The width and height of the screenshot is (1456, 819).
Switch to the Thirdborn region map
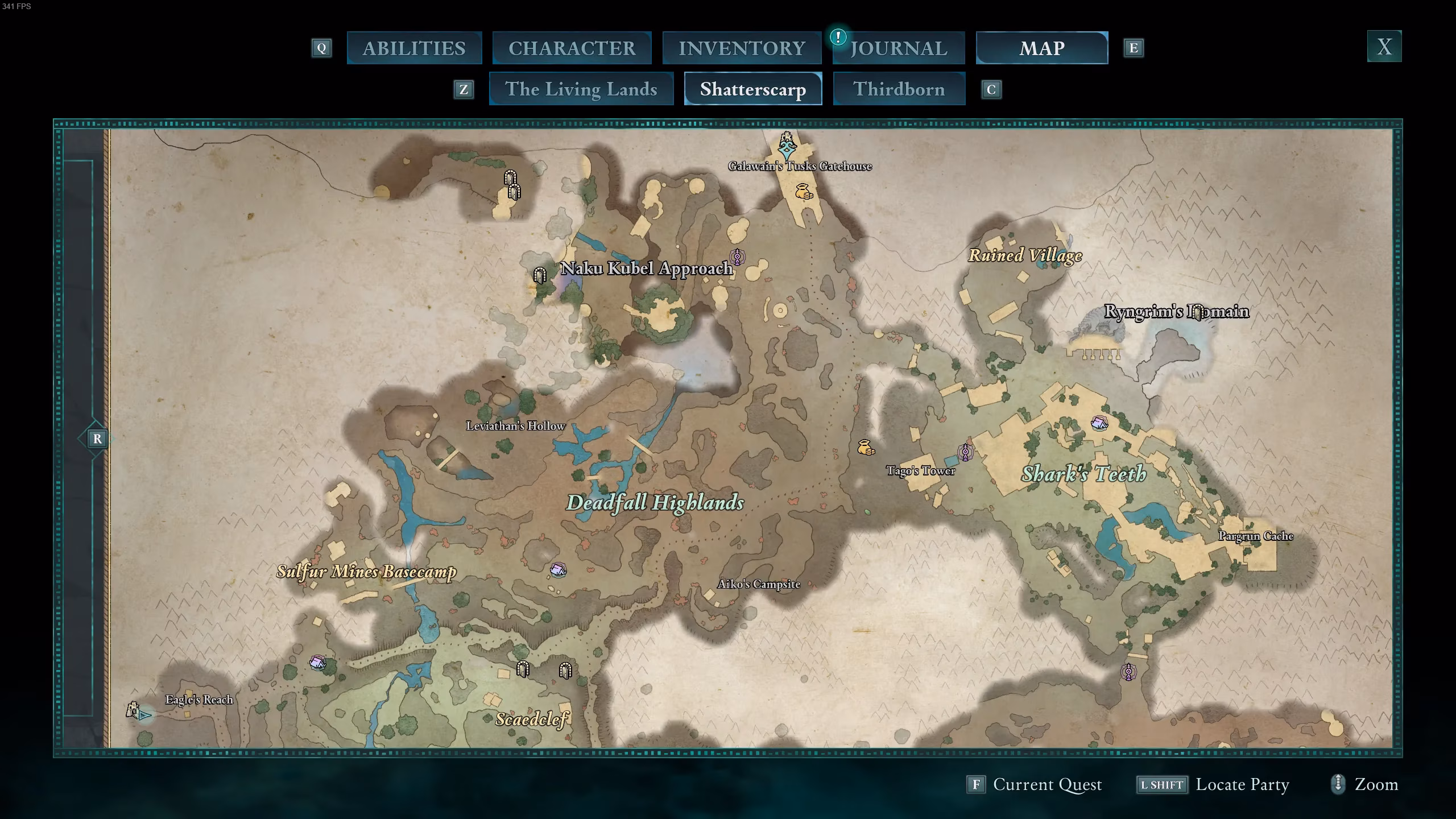[899, 89]
